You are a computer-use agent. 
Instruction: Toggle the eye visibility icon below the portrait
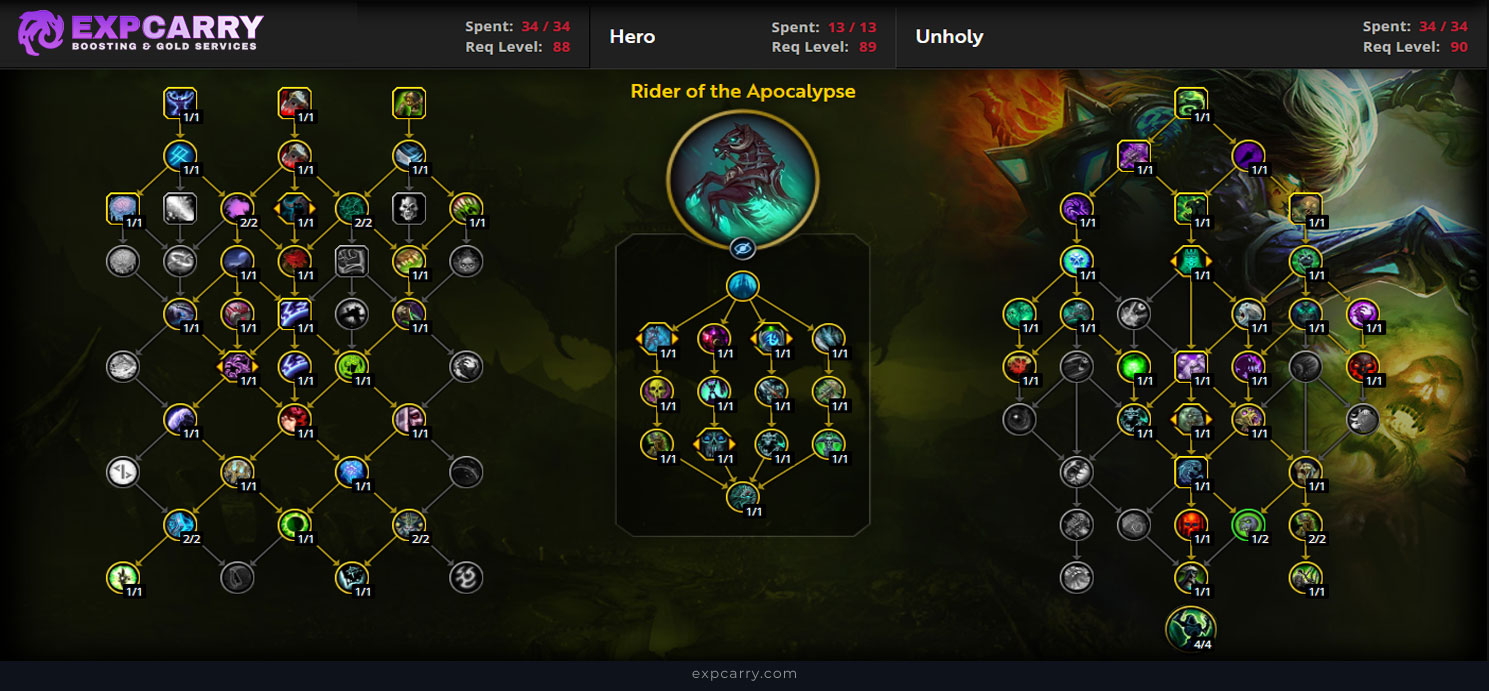point(742,249)
